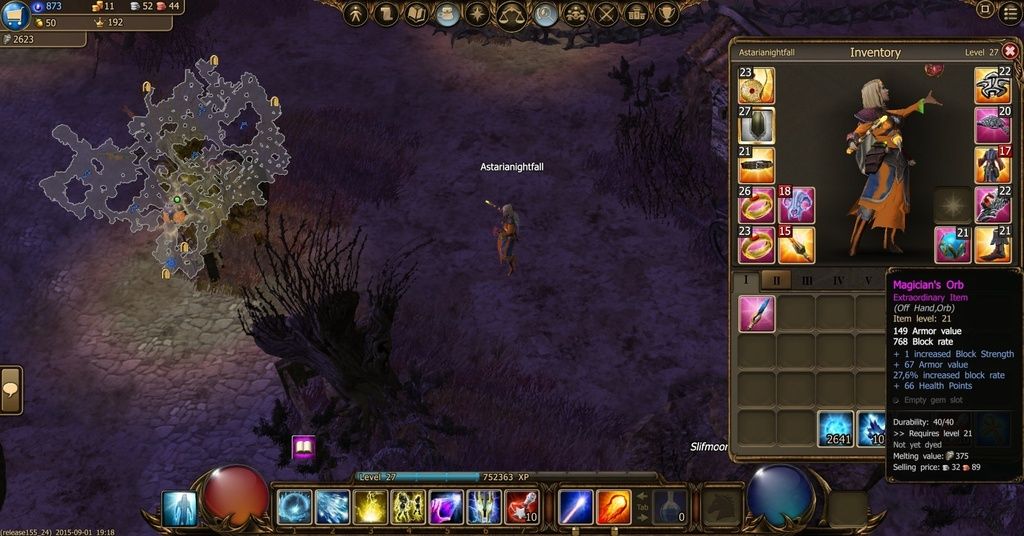Switch to inventory bag tab II

776,281
